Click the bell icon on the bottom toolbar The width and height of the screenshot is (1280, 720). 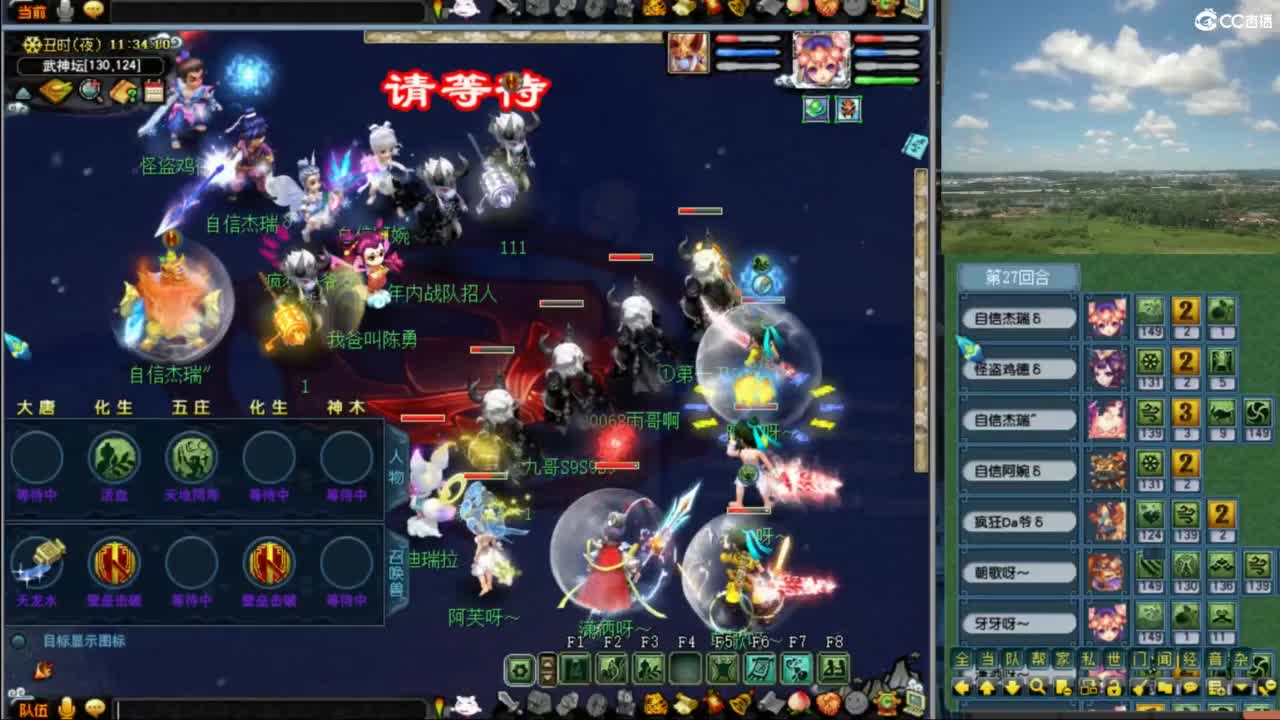(737, 702)
